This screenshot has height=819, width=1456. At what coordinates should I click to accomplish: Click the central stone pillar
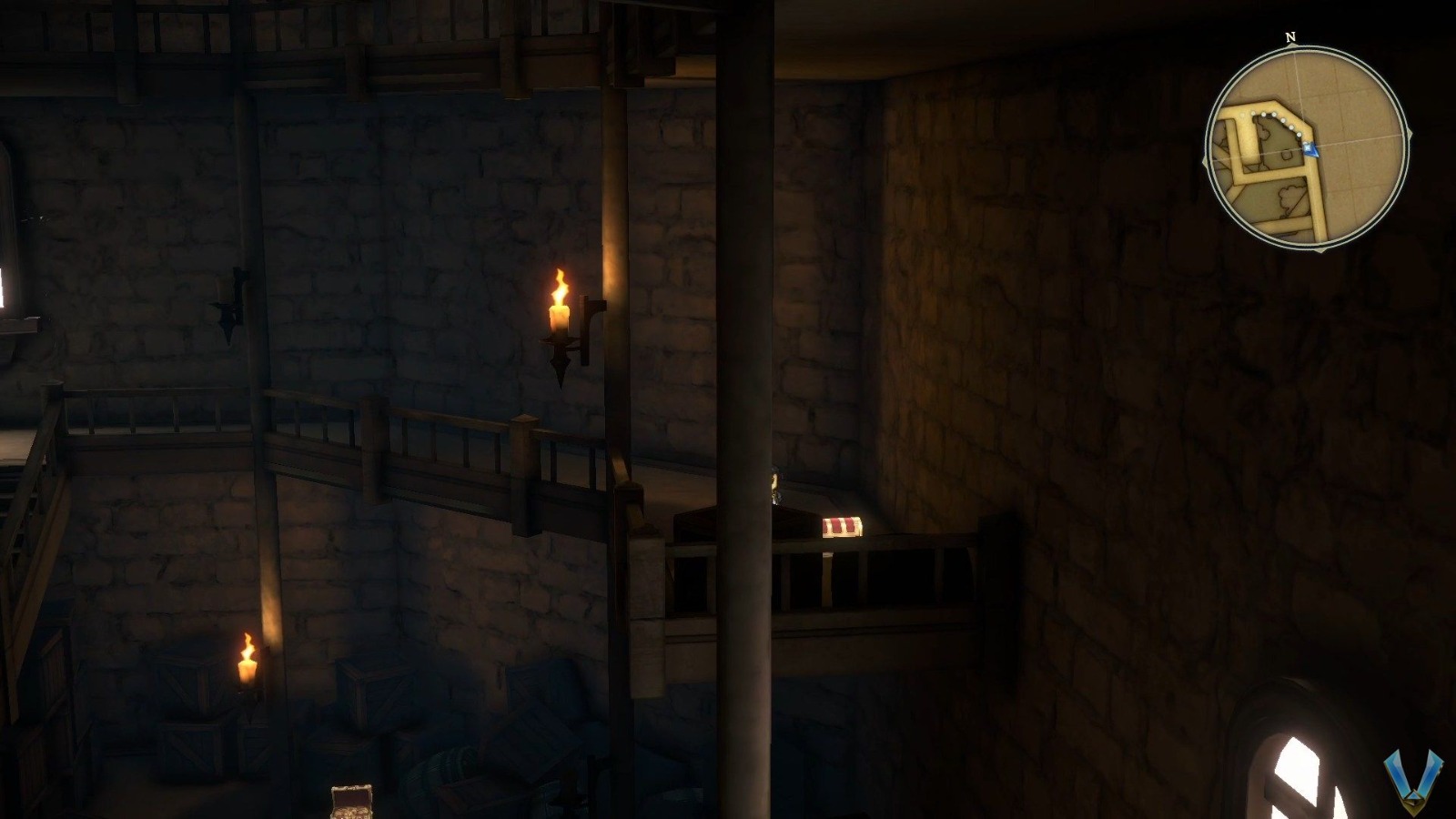point(746,409)
